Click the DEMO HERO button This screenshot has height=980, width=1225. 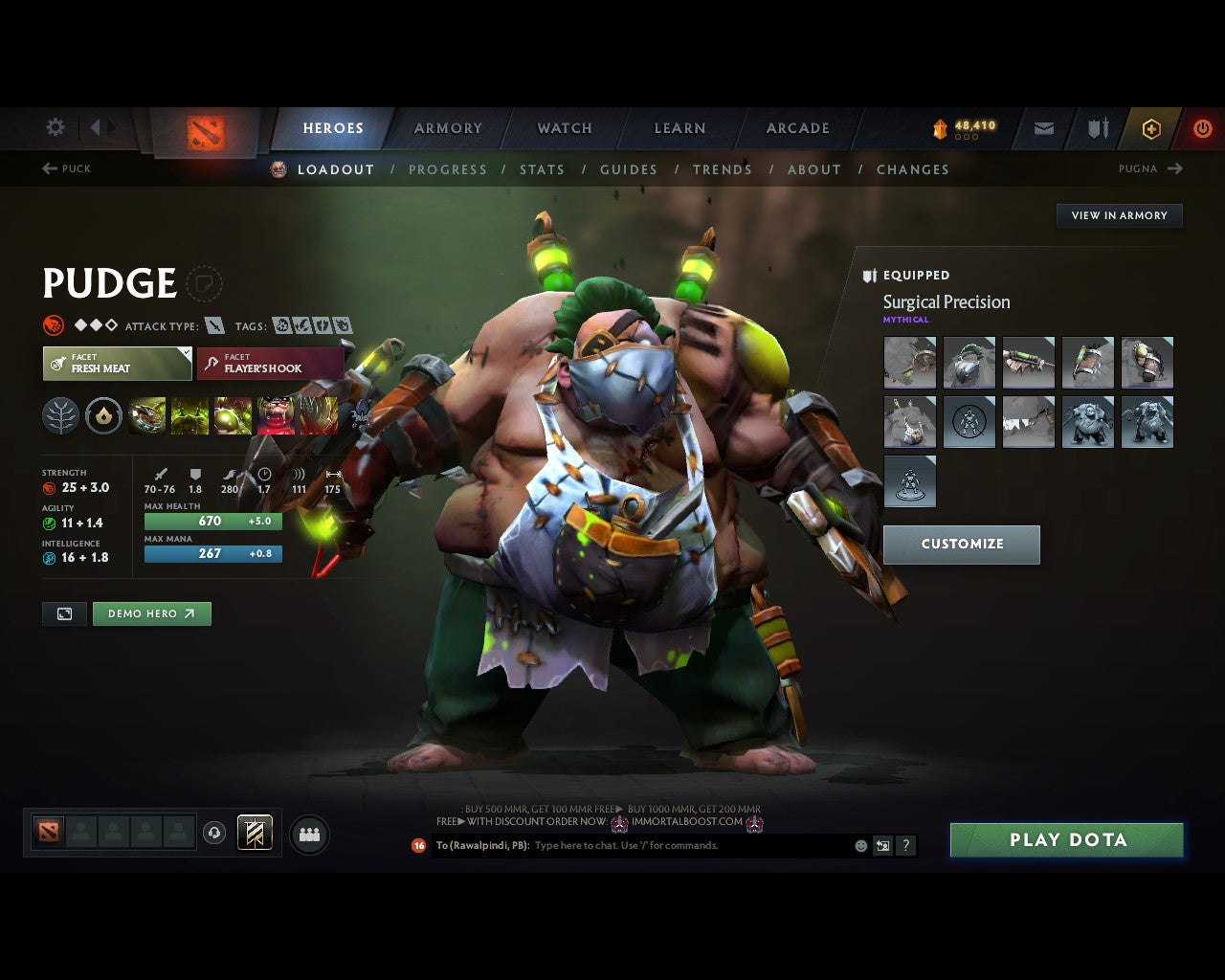[151, 613]
